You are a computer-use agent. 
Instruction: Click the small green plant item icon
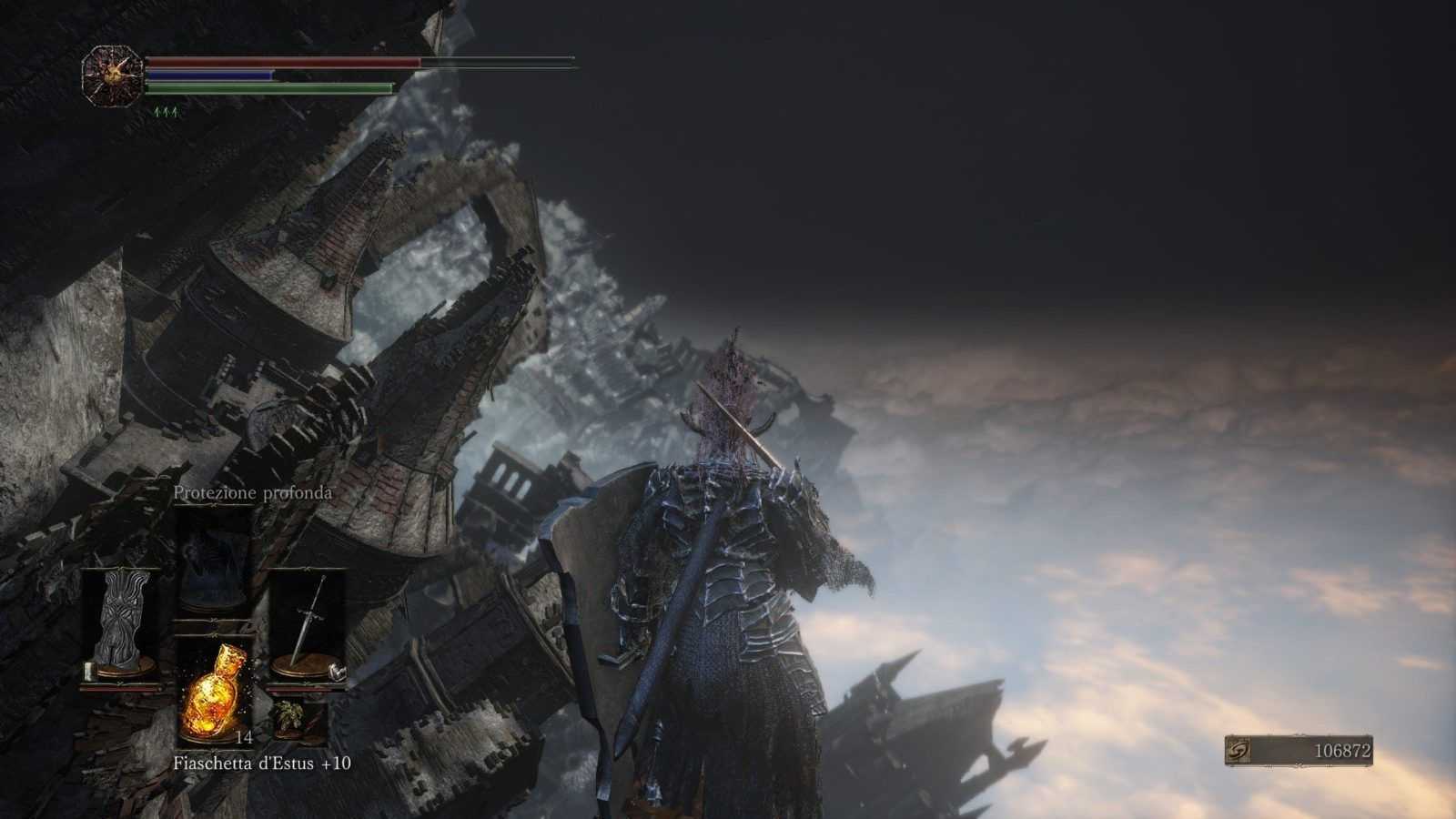pyautogui.click(x=289, y=718)
